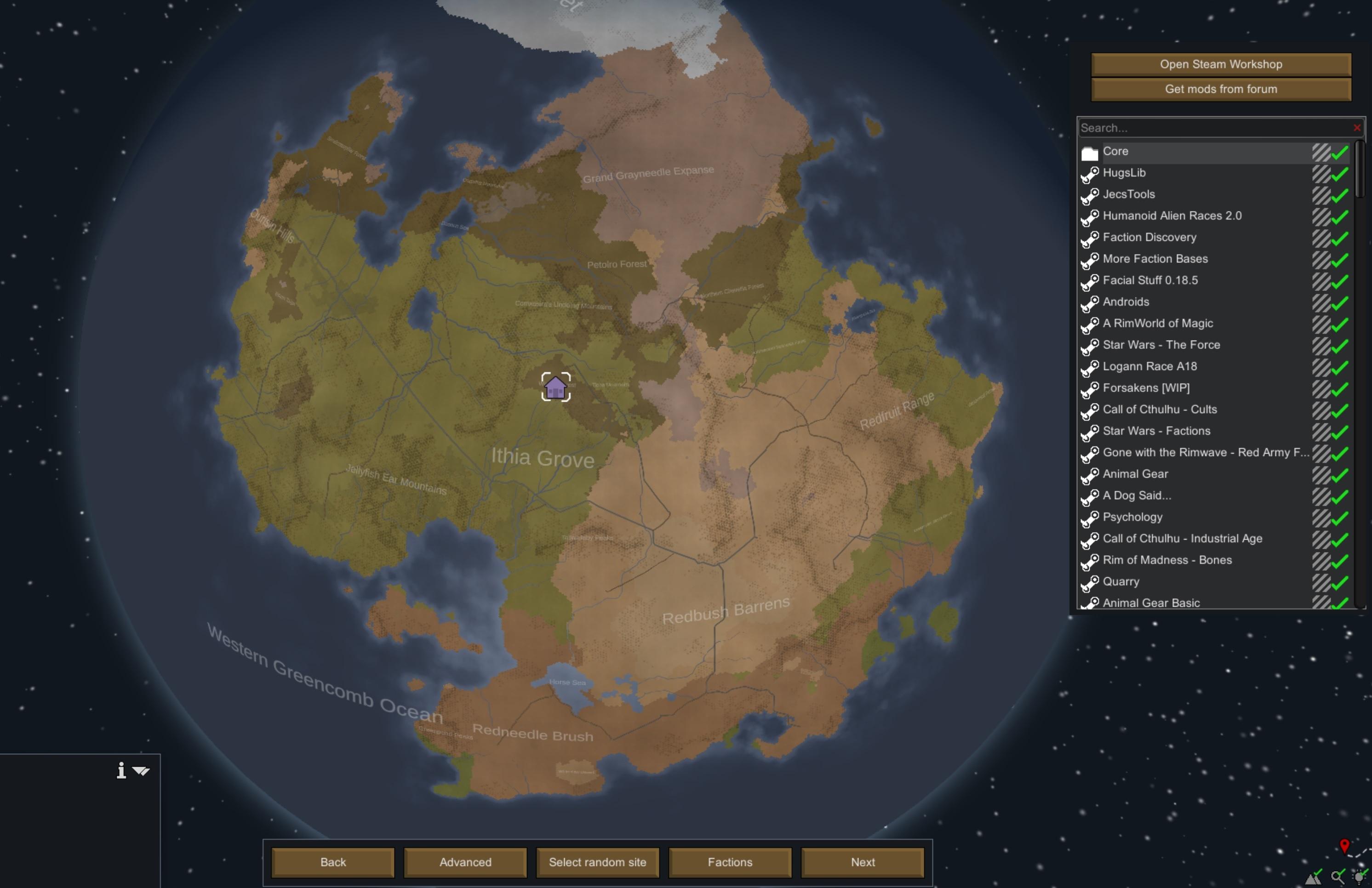This screenshot has height=888, width=1372.
Task: Click the HugsLib Steam Workshop icon
Action: [x=1090, y=173]
